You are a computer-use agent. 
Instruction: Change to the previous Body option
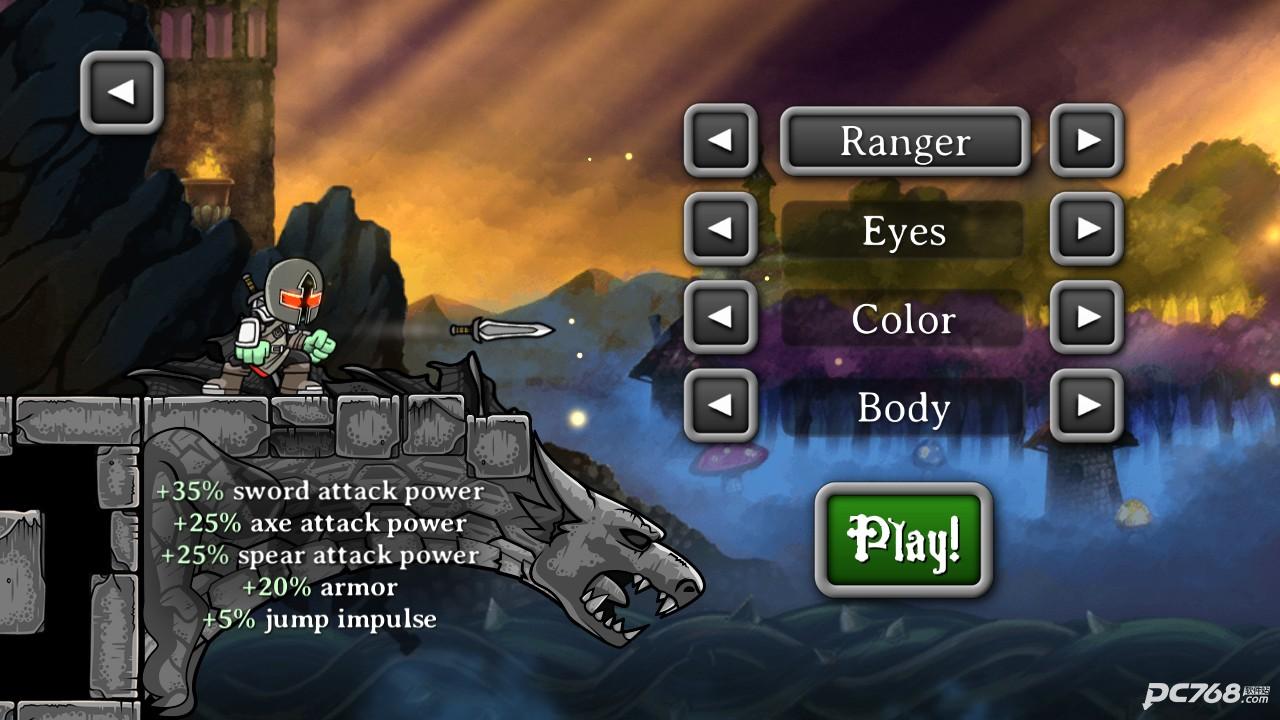720,405
